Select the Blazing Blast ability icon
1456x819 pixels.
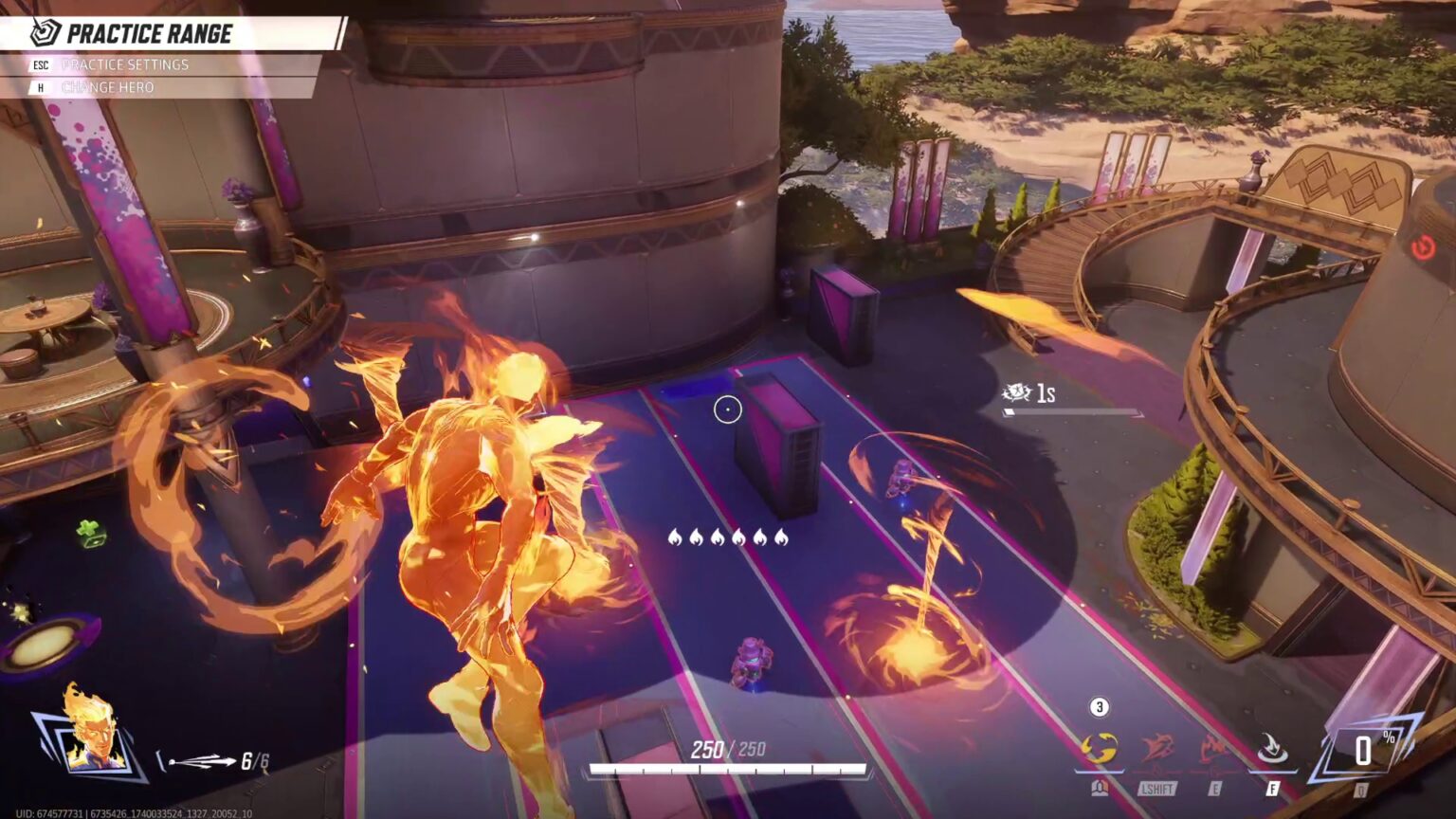click(x=1102, y=749)
